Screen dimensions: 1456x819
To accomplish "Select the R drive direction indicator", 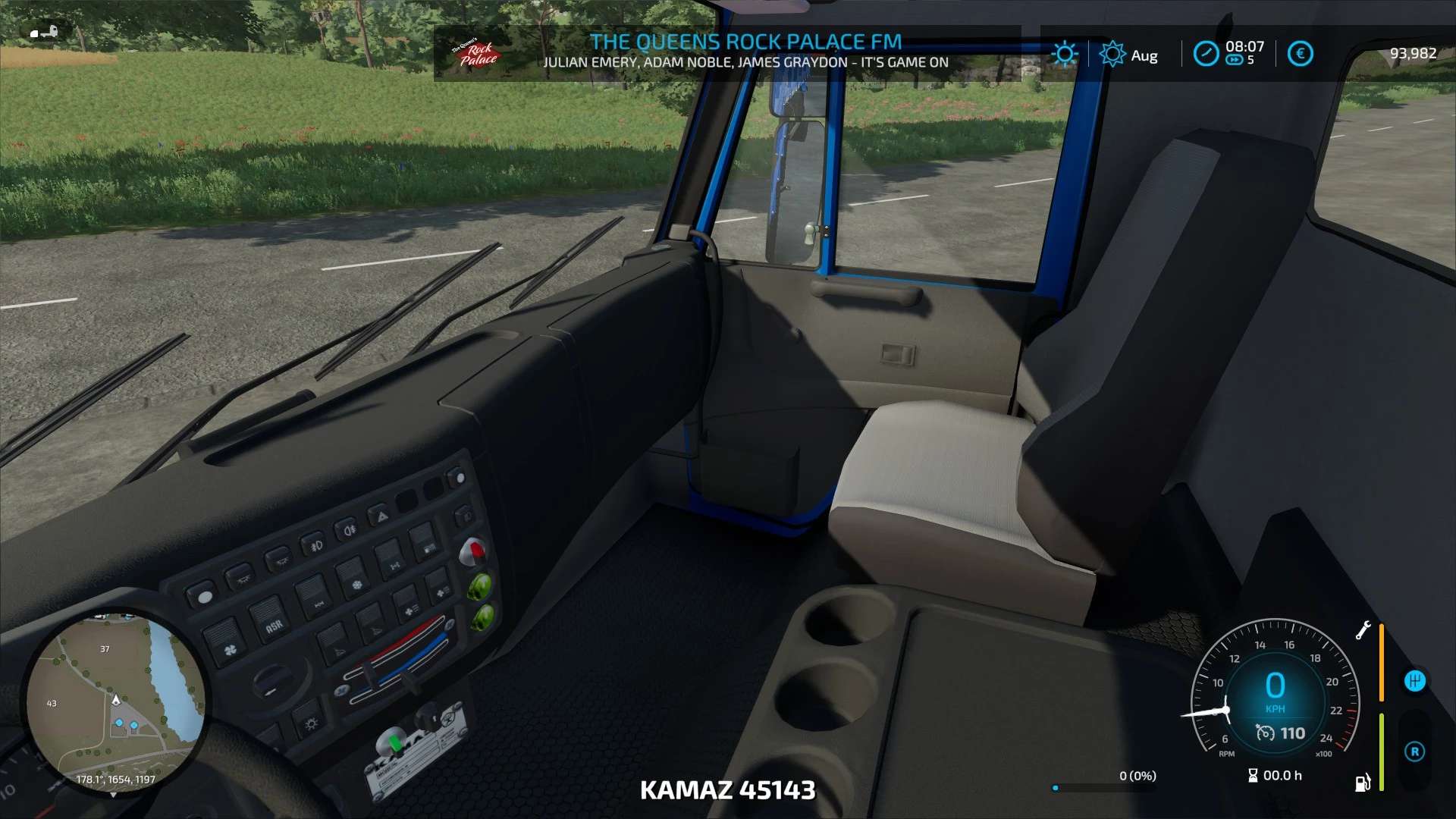I will [x=1414, y=752].
